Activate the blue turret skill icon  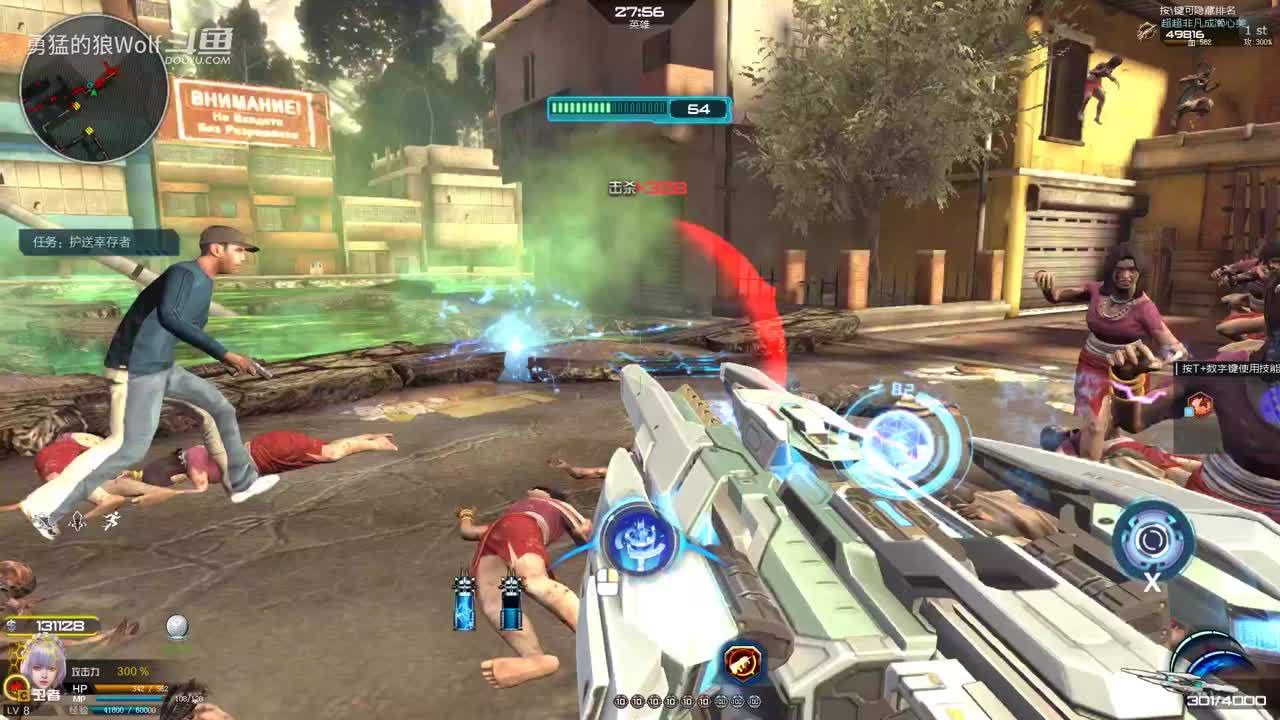pos(638,540)
